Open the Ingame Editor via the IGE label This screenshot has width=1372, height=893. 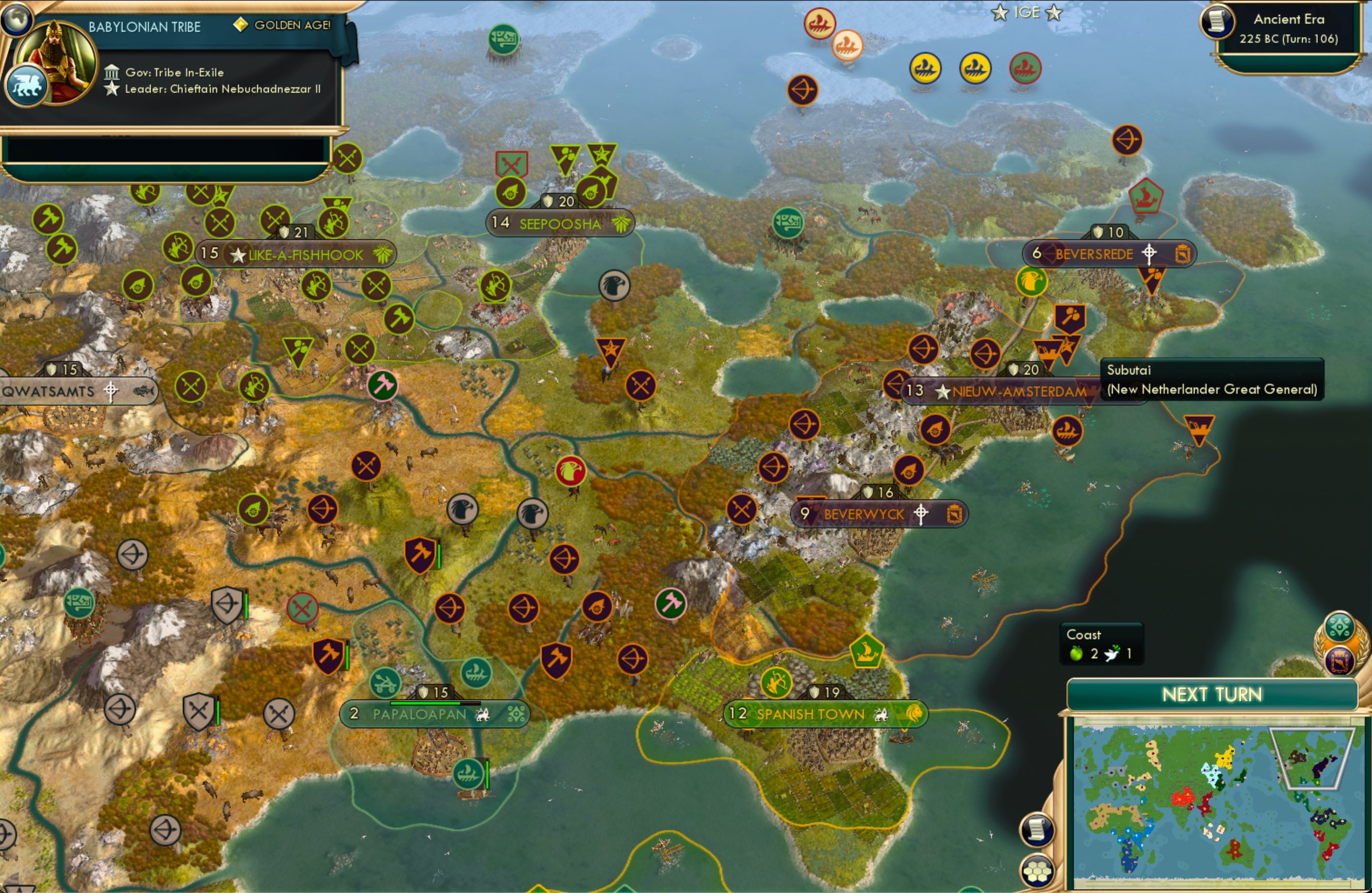point(1028,13)
